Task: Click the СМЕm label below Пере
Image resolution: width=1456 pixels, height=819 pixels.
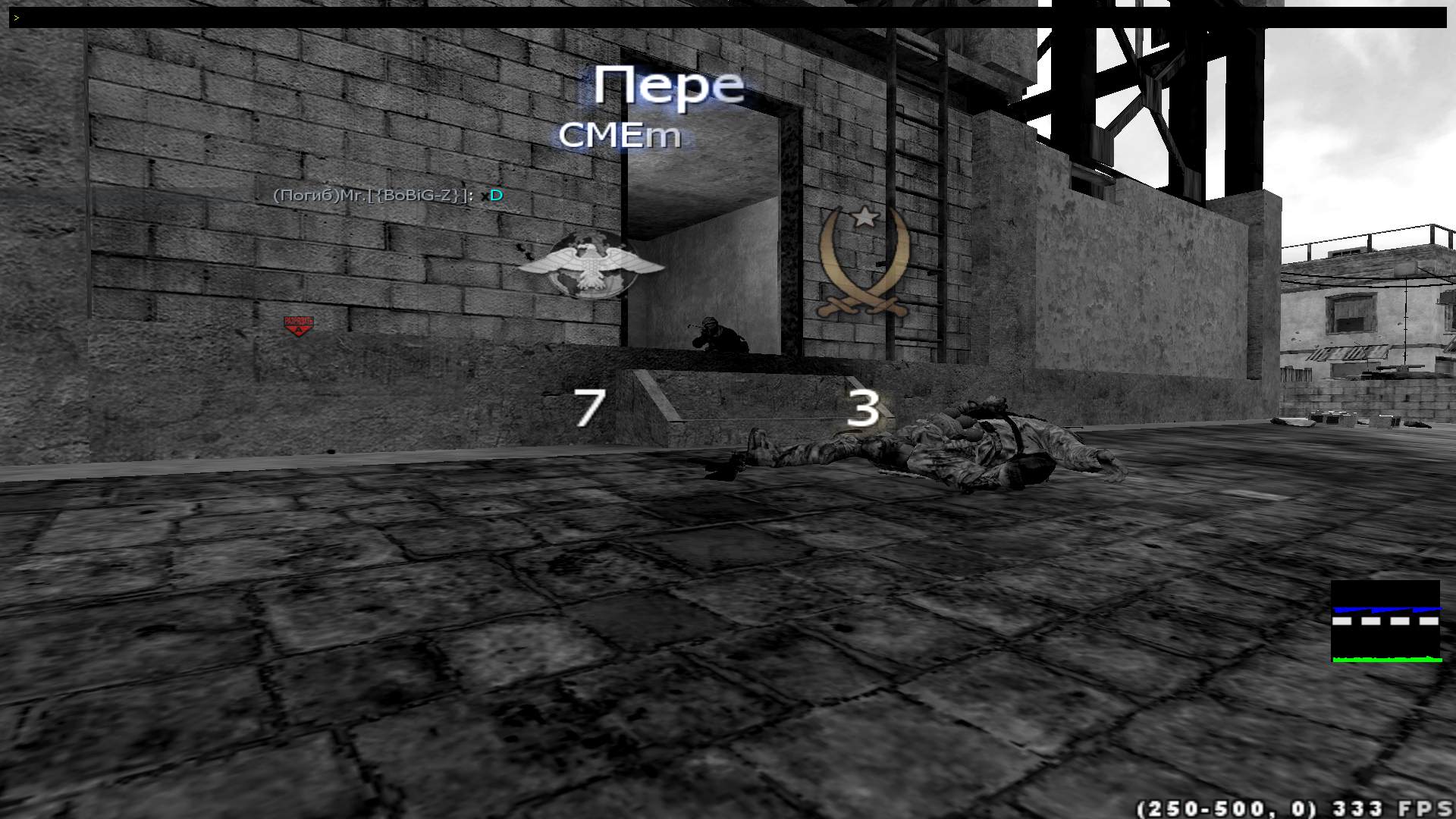Action: tap(622, 135)
